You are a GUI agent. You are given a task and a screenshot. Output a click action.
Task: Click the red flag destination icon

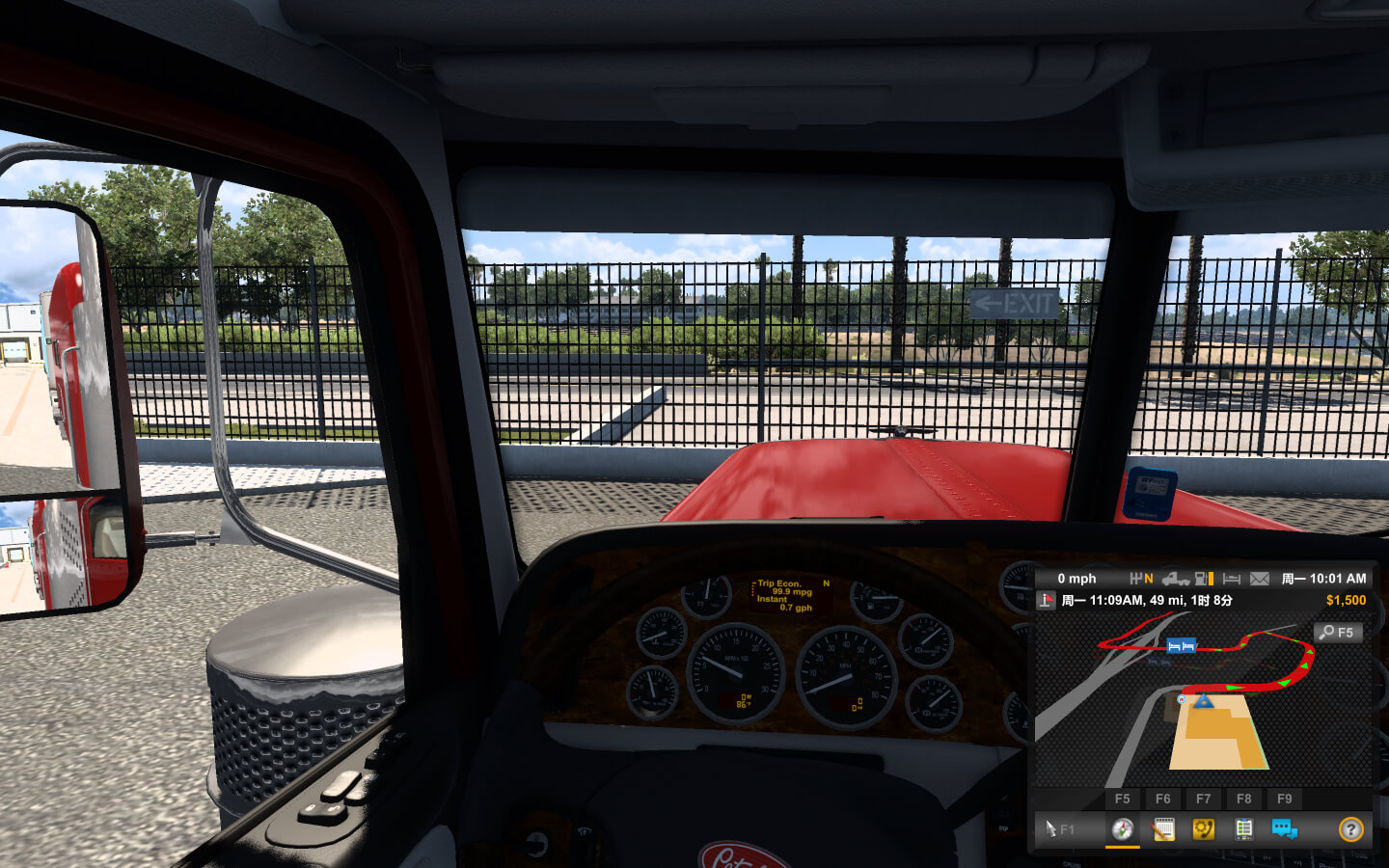click(x=1047, y=601)
